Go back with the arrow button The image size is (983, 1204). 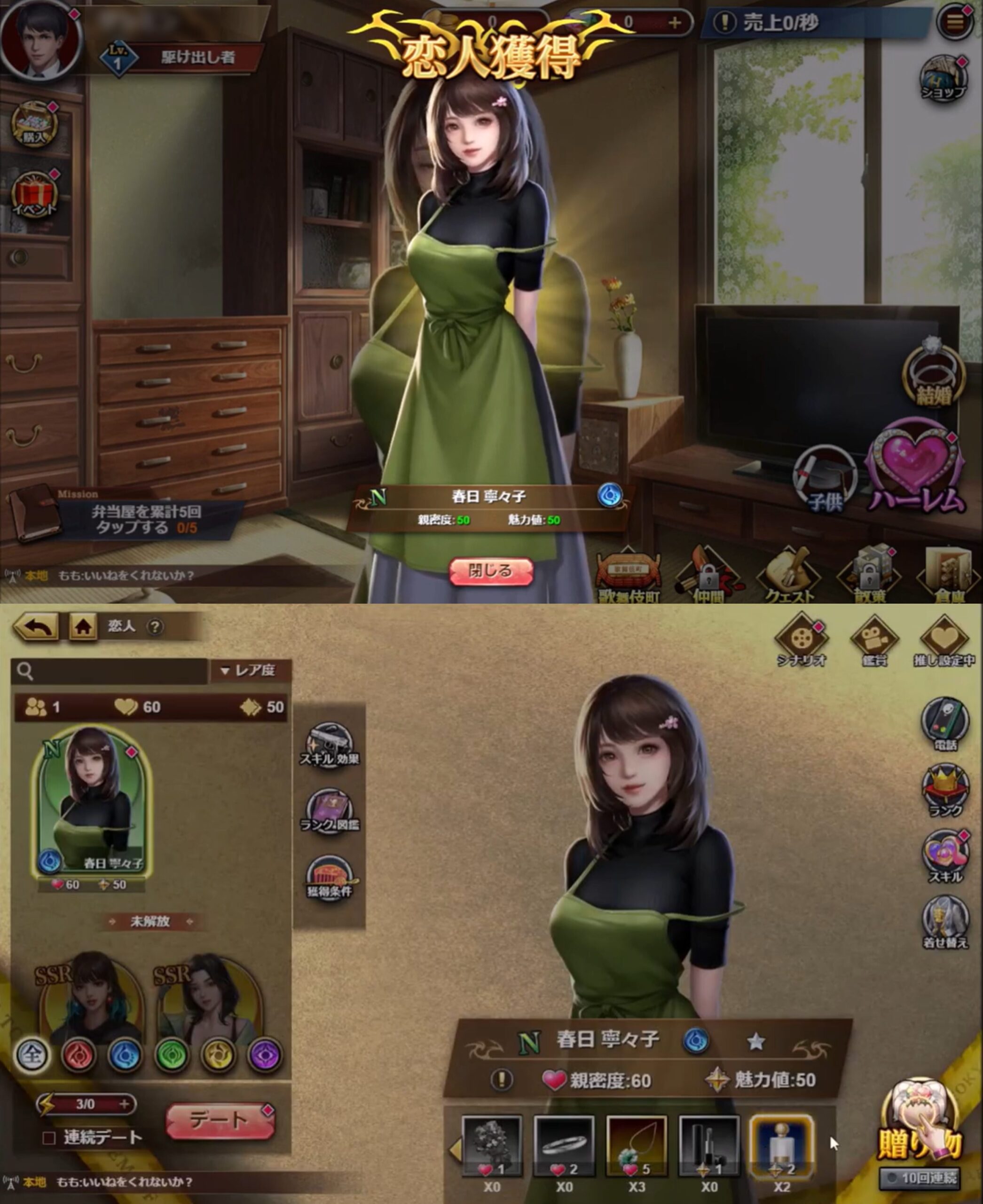36,626
